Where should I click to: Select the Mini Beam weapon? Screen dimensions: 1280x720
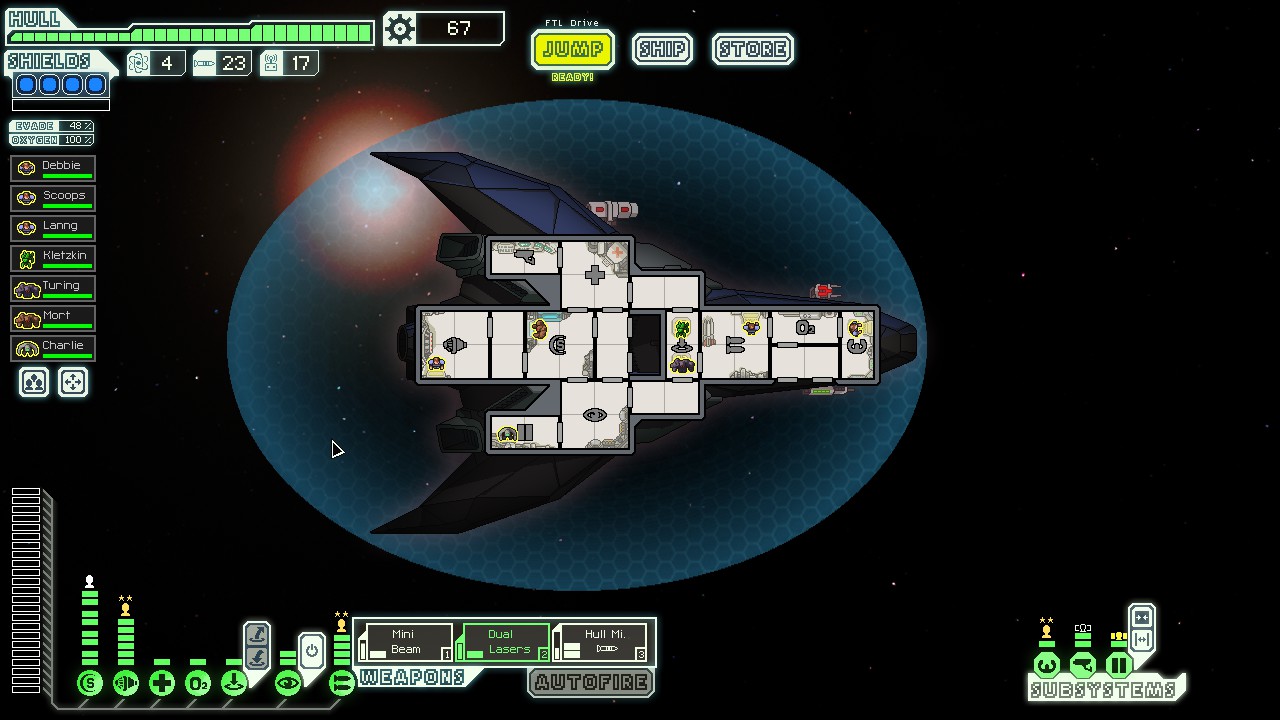point(406,642)
